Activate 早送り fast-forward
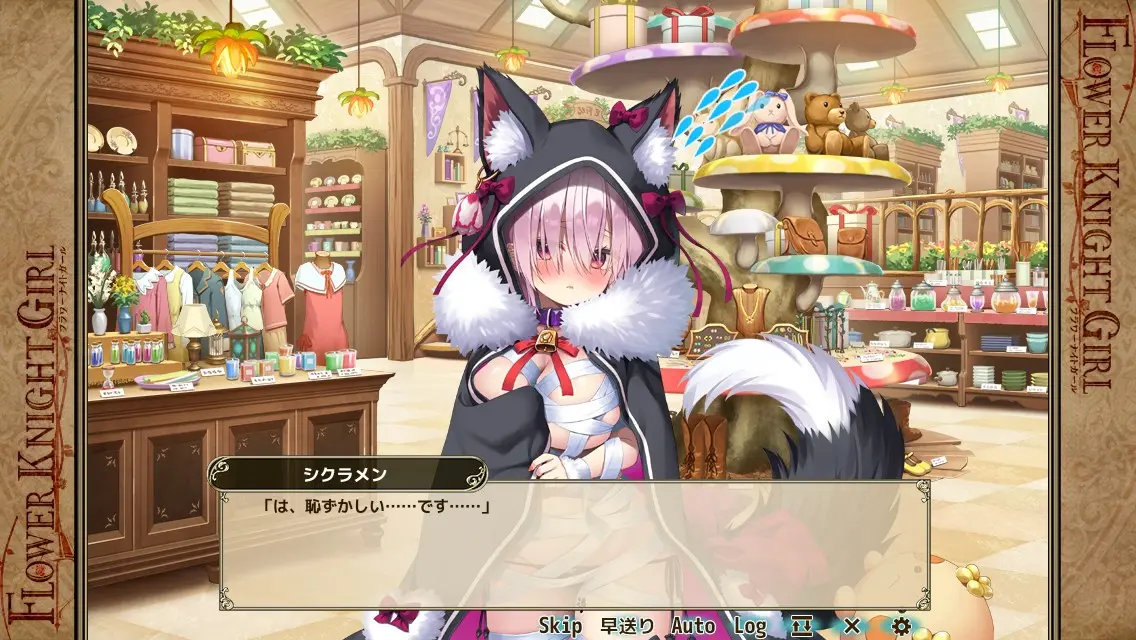This screenshot has width=1136, height=640. click(627, 626)
